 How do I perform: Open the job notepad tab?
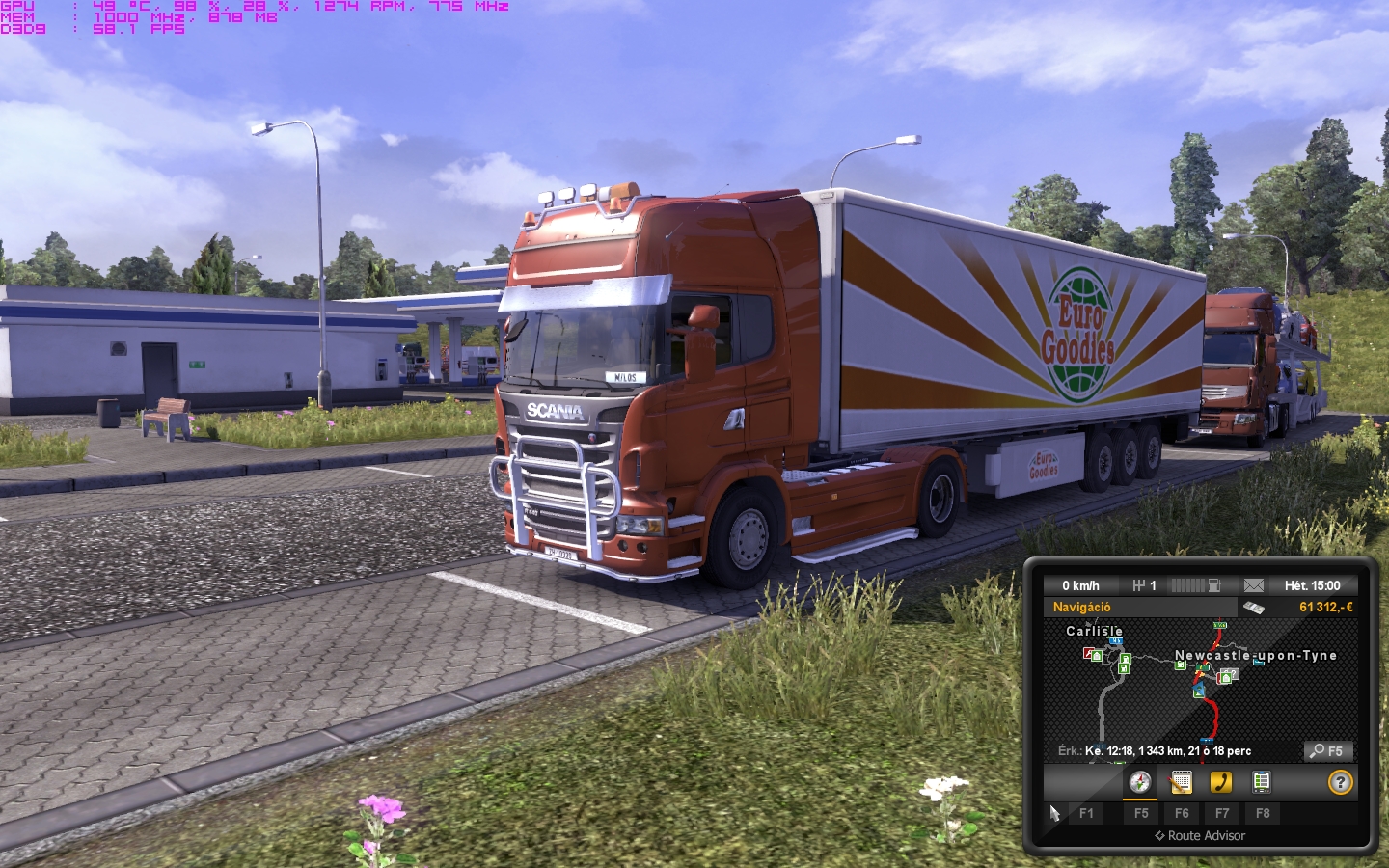tap(1181, 782)
